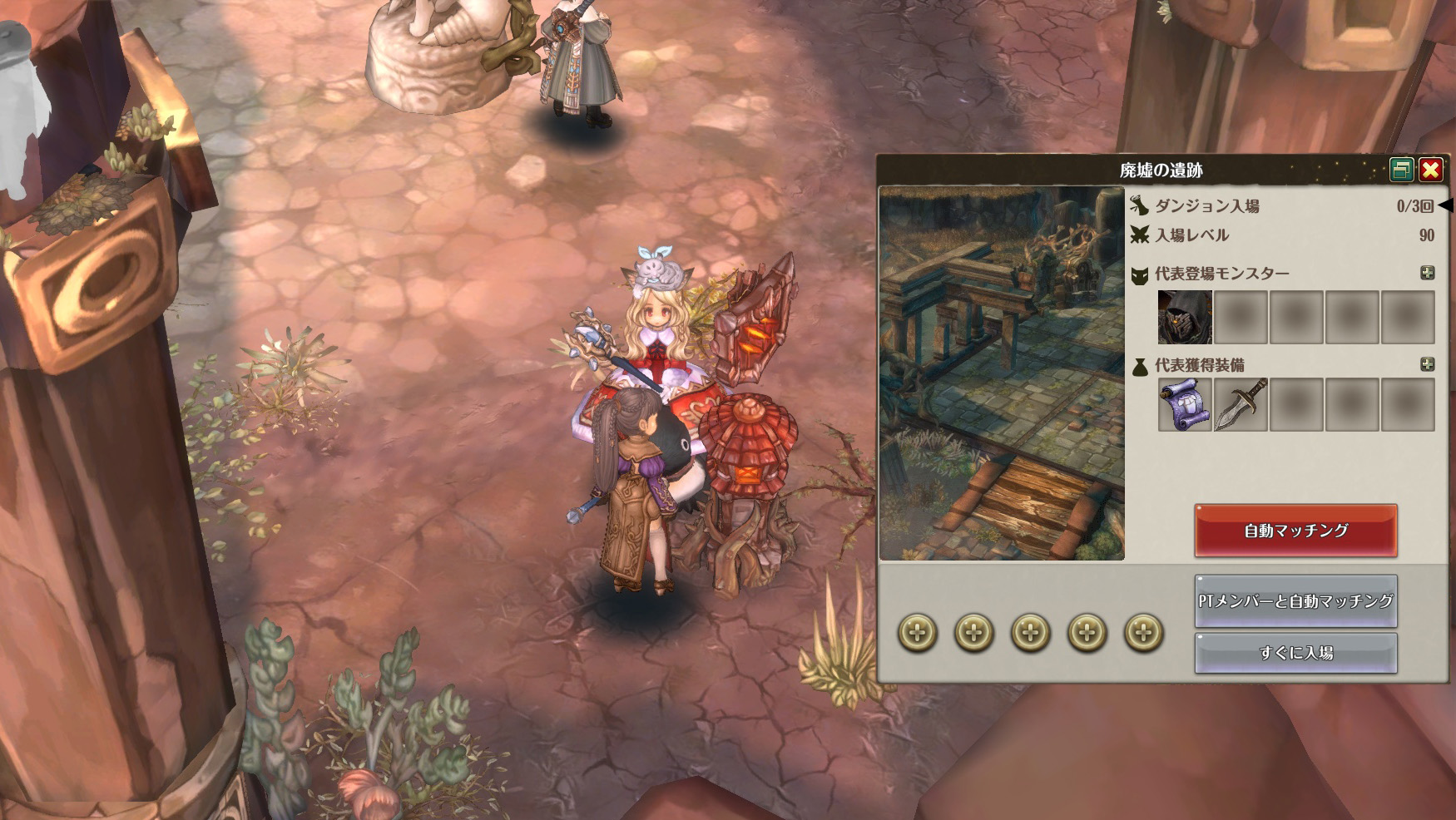Enter dungeon with すぐに入場 button
The image size is (1456, 820).
[x=1295, y=654]
